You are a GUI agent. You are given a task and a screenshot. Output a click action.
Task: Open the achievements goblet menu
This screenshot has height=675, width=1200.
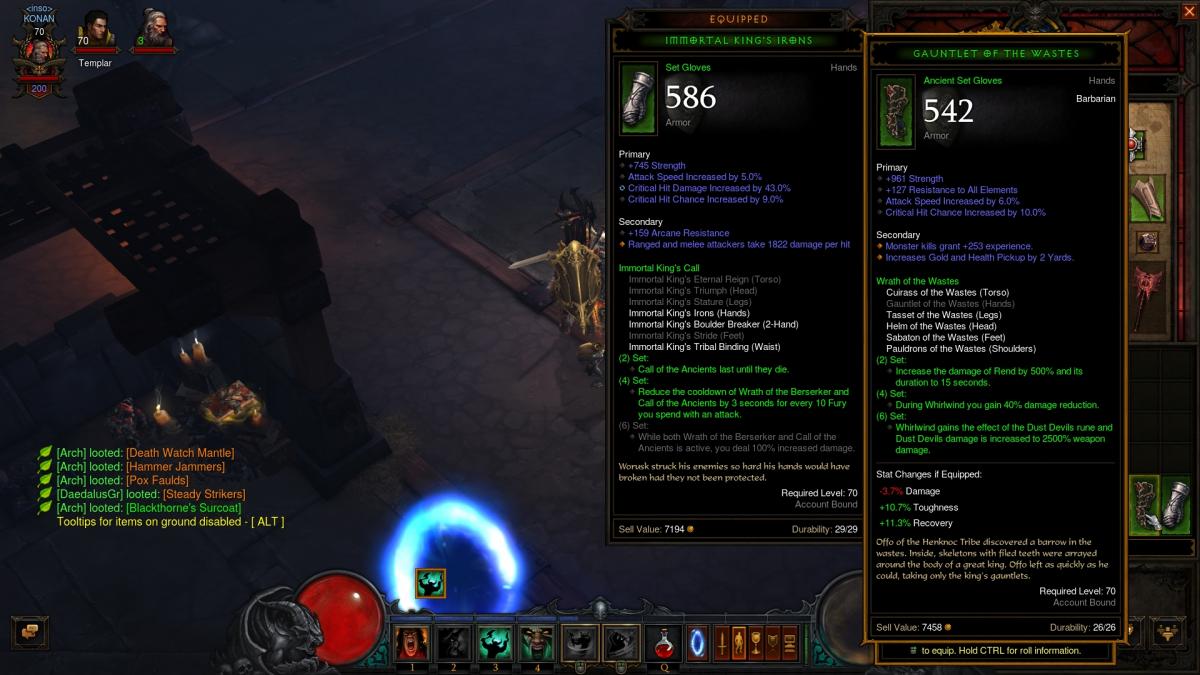click(757, 641)
